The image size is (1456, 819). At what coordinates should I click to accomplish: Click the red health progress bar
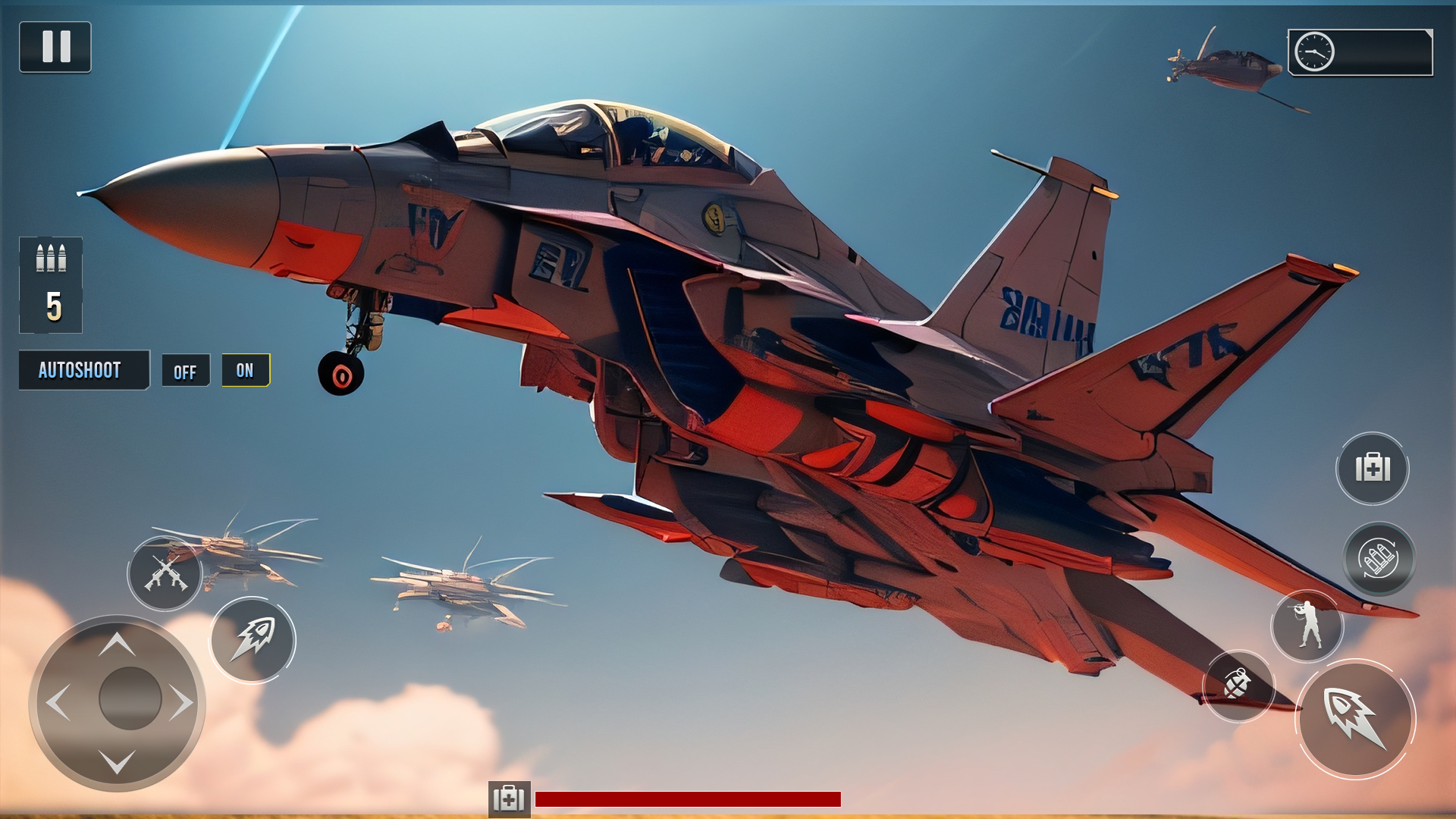pyautogui.click(x=686, y=798)
